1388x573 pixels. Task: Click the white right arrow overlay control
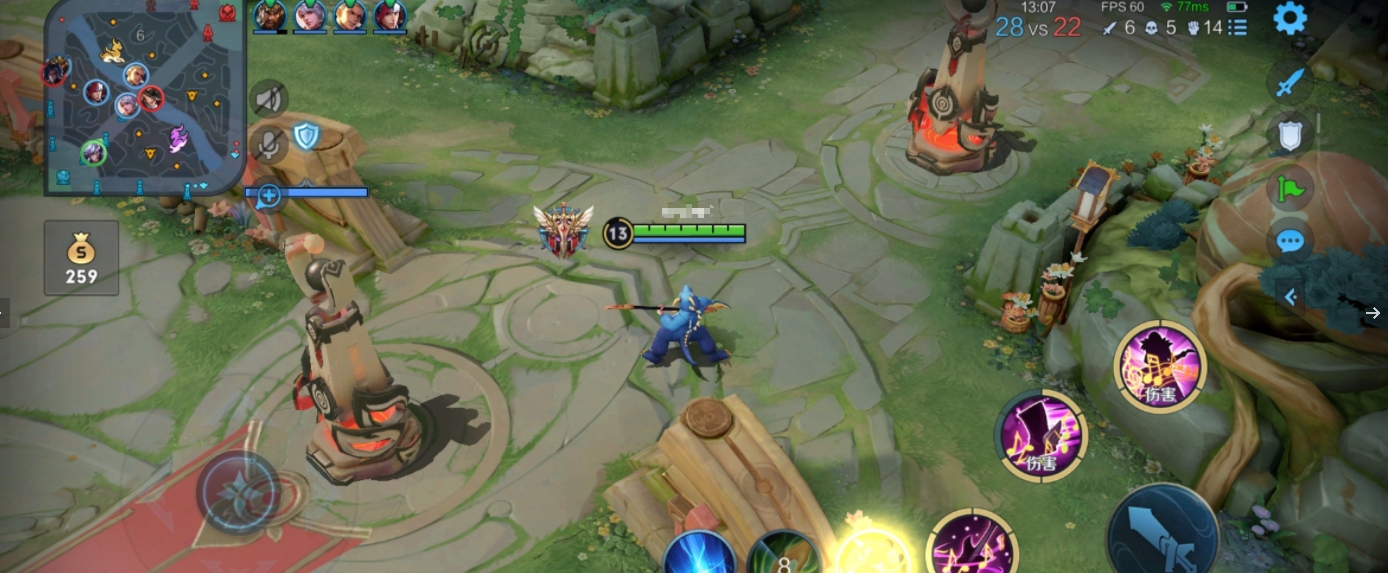pos(1373,313)
